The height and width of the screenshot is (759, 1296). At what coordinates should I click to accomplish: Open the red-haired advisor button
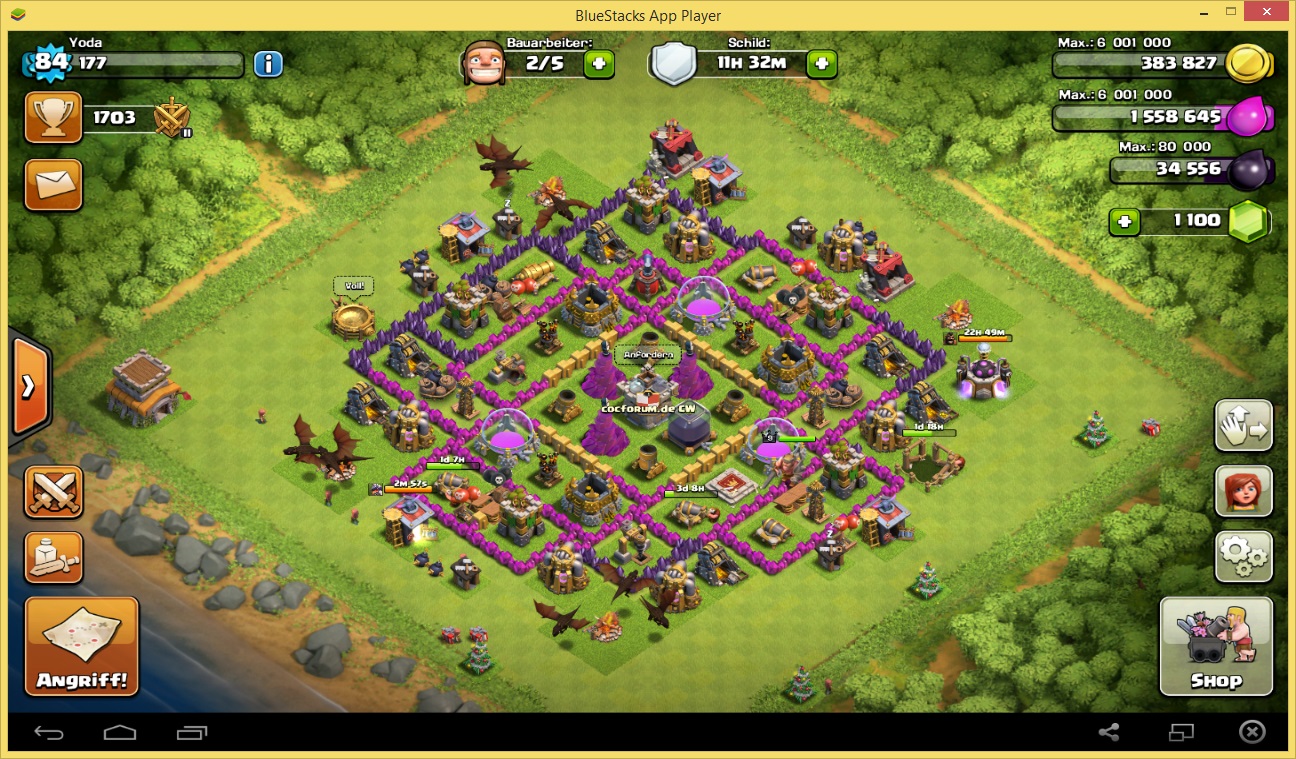click(1244, 491)
